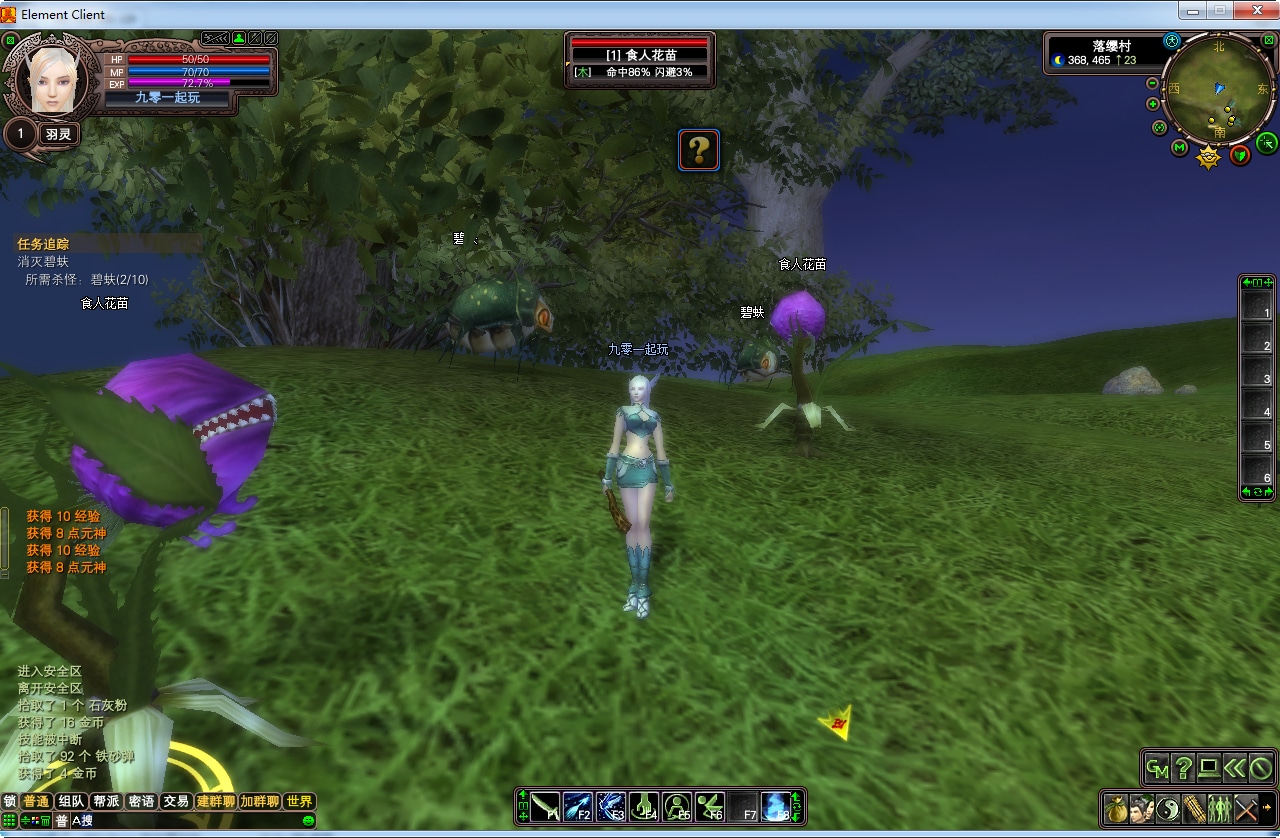Open the green question mark help button

point(1183,768)
